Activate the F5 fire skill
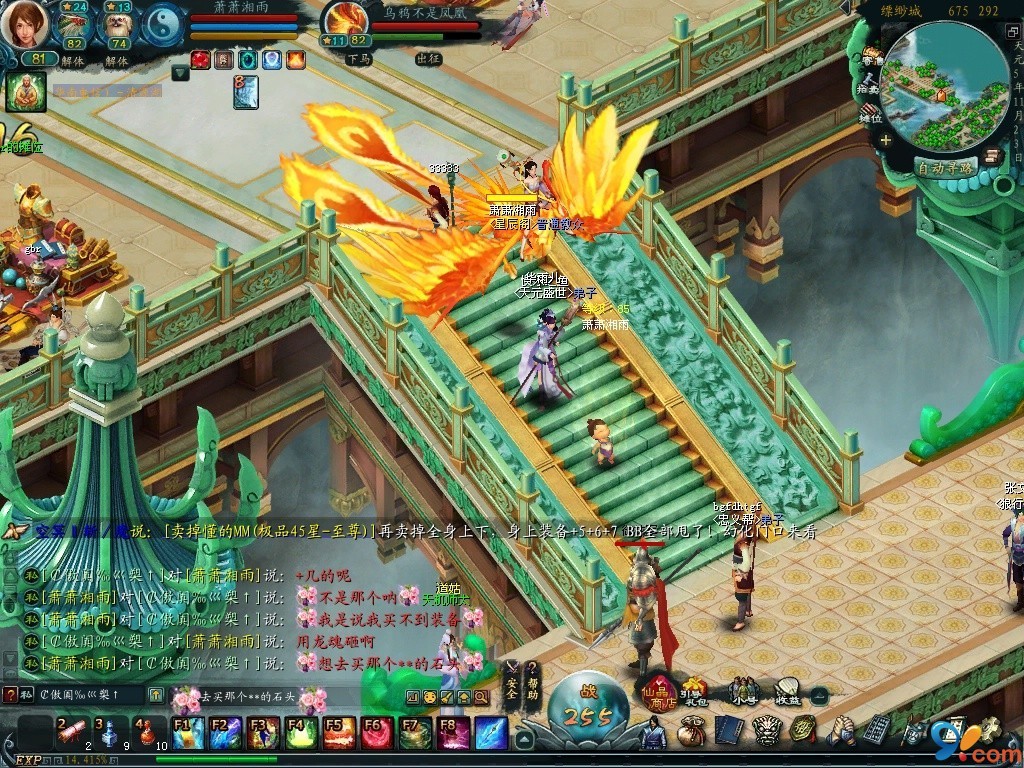Screen dimensions: 1024x768 [x=339, y=733]
